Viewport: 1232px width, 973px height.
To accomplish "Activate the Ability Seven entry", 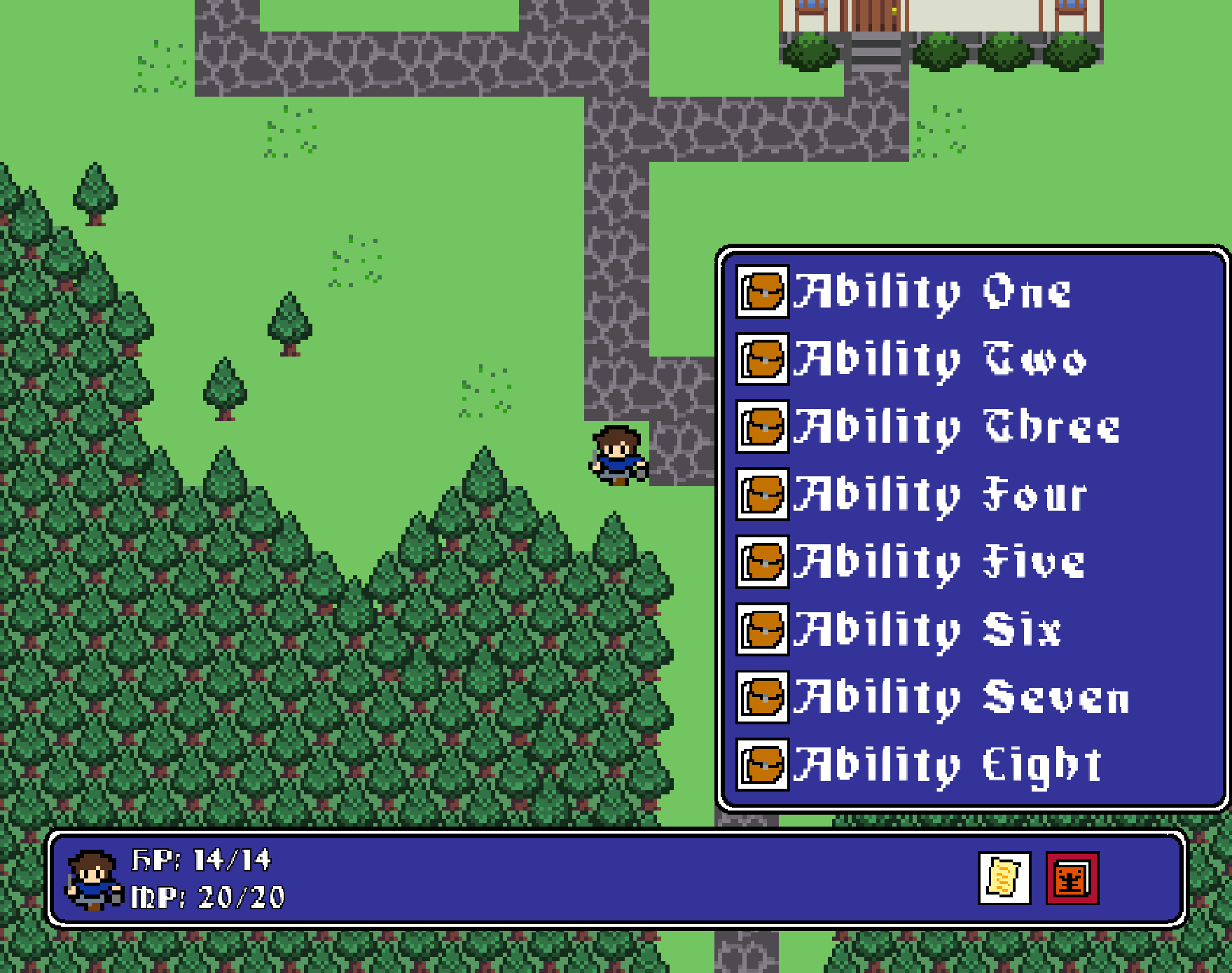I will (932, 697).
